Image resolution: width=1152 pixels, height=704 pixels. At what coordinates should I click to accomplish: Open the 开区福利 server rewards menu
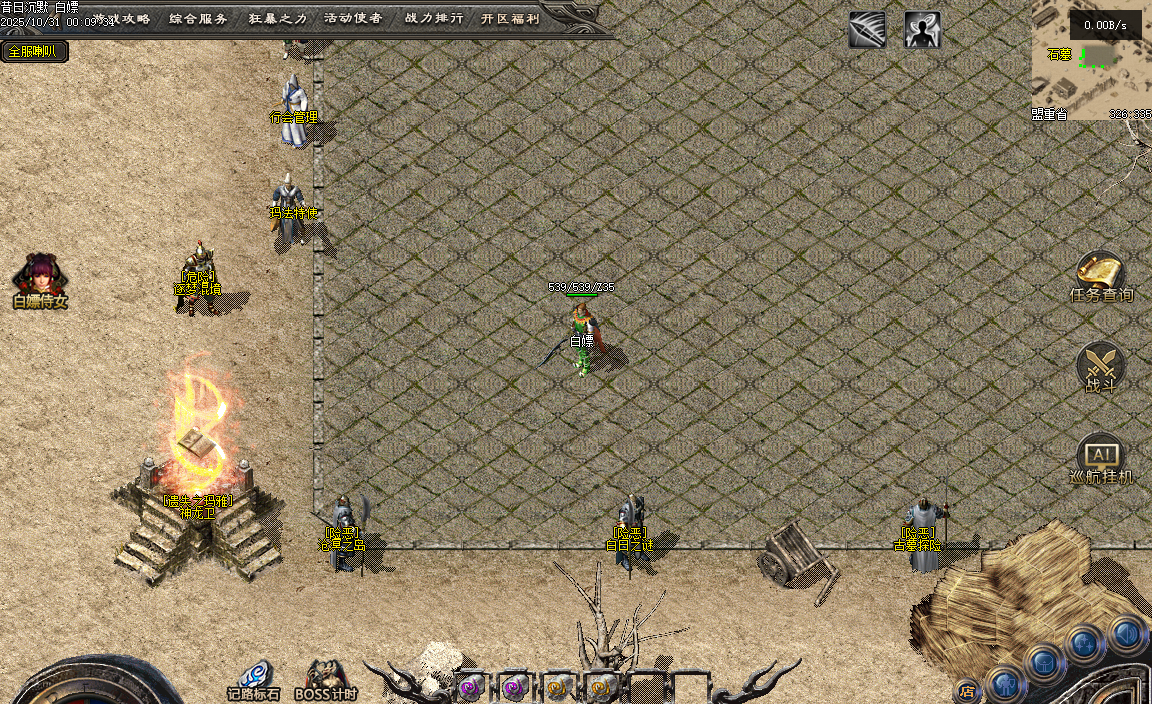tap(510, 18)
